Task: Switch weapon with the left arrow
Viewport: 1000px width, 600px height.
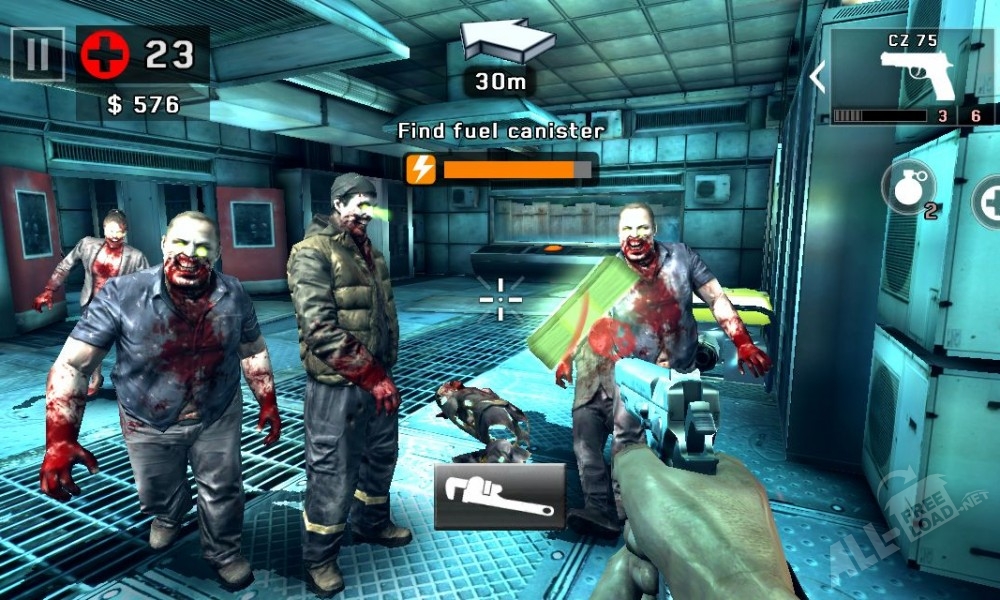Action: (x=818, y=77)
